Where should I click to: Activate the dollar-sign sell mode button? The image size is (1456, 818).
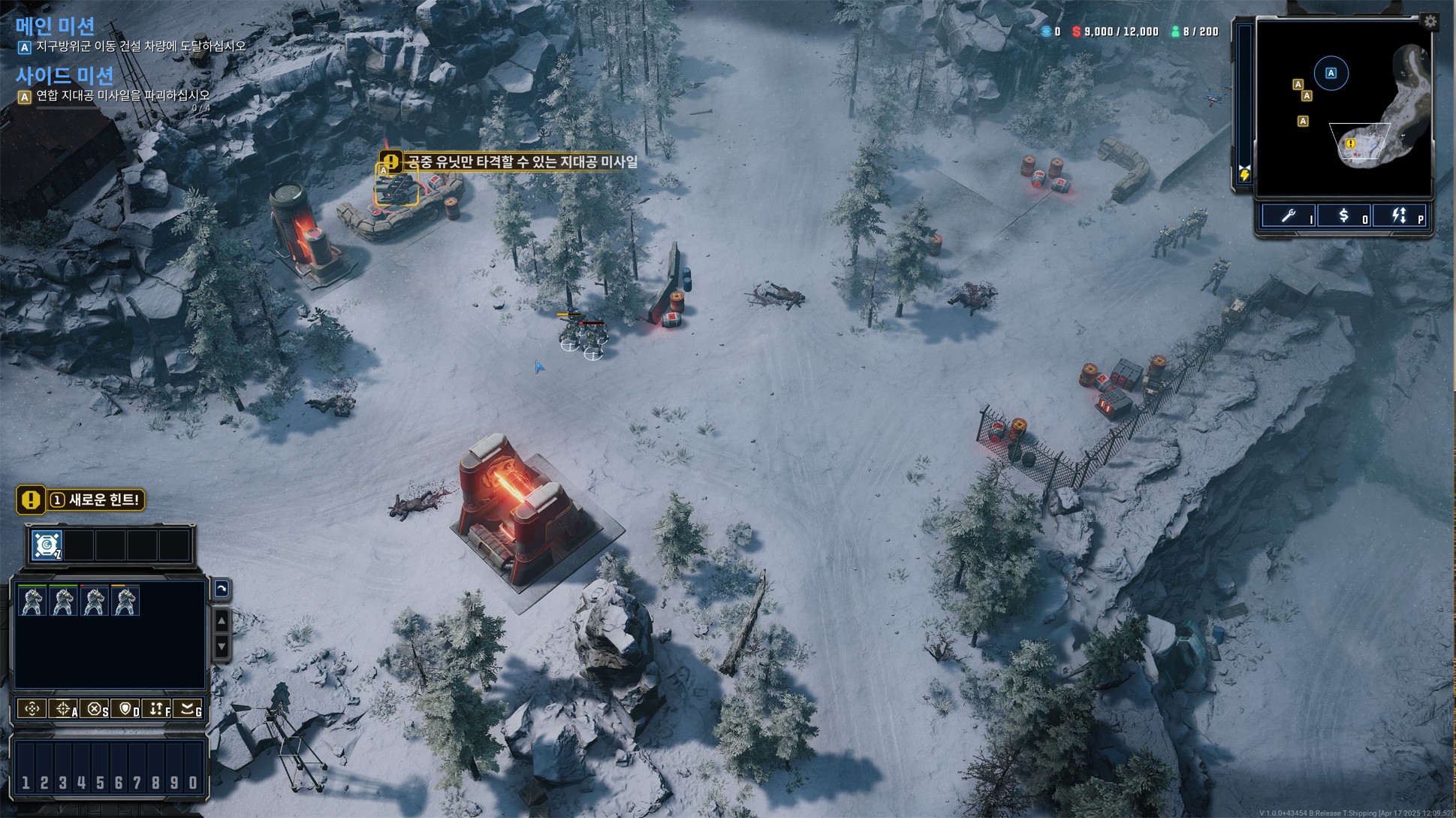pyautogui.click(x=1344, y=216)
